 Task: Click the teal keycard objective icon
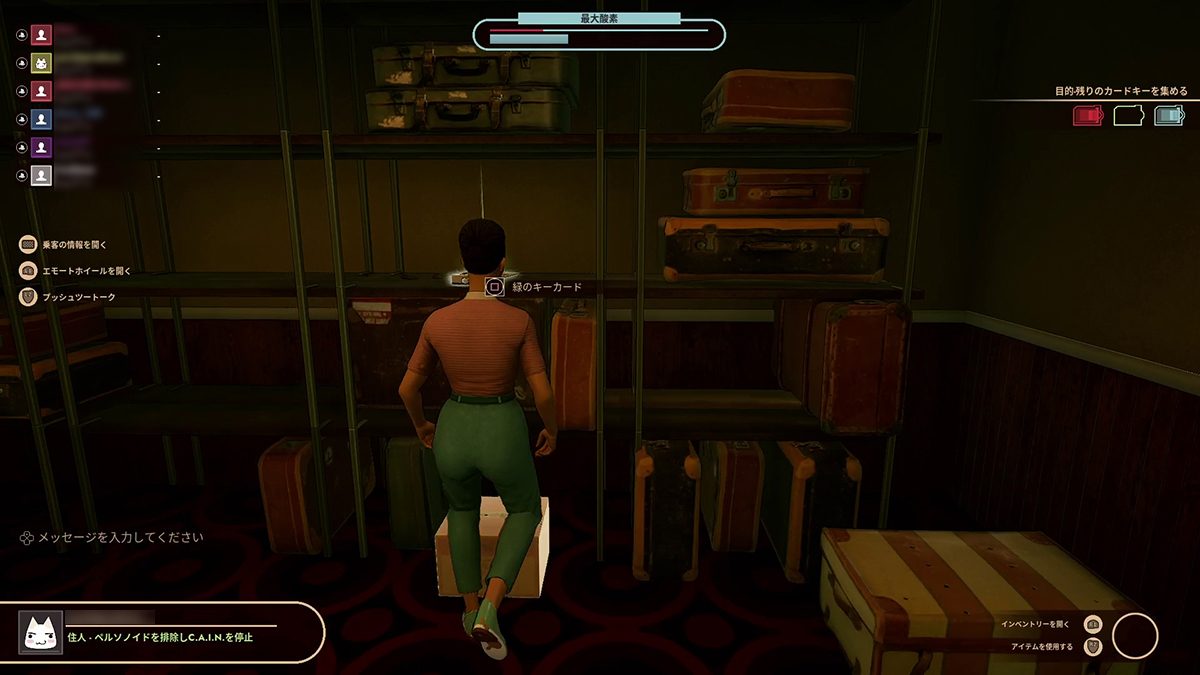click(1168, 116)
